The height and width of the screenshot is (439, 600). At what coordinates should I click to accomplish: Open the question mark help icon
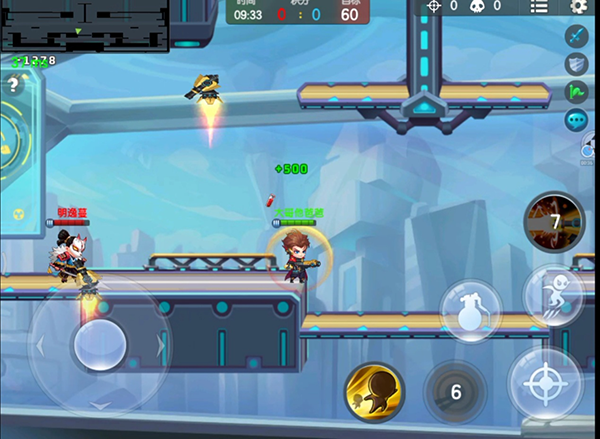point(13,85)
